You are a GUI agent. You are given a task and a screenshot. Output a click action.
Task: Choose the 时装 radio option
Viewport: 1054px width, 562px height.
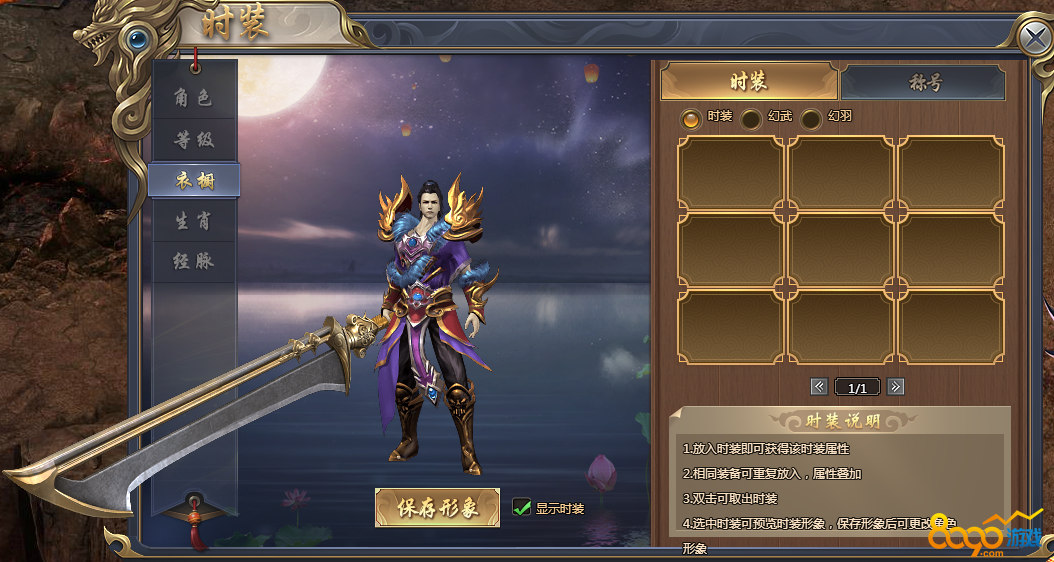coord(691,118)
